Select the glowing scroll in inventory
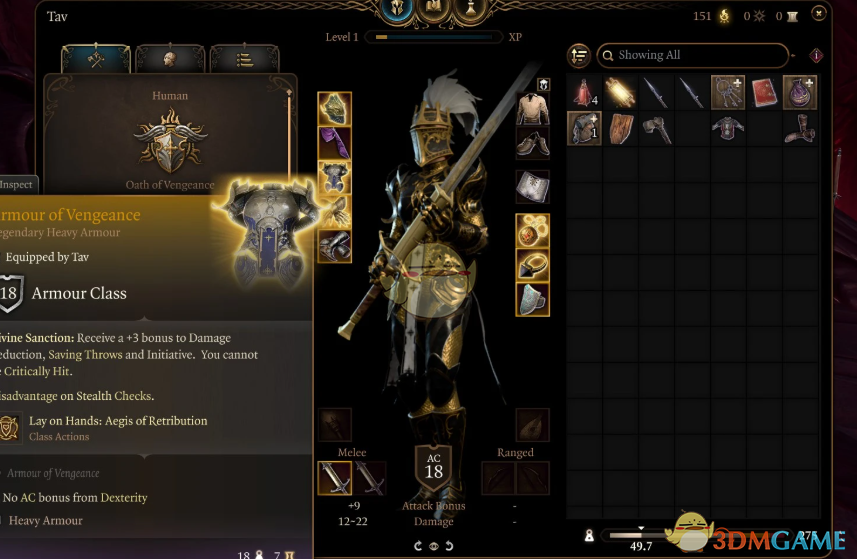The width and height of the screenshot is (857, 559). pos(620,93)
